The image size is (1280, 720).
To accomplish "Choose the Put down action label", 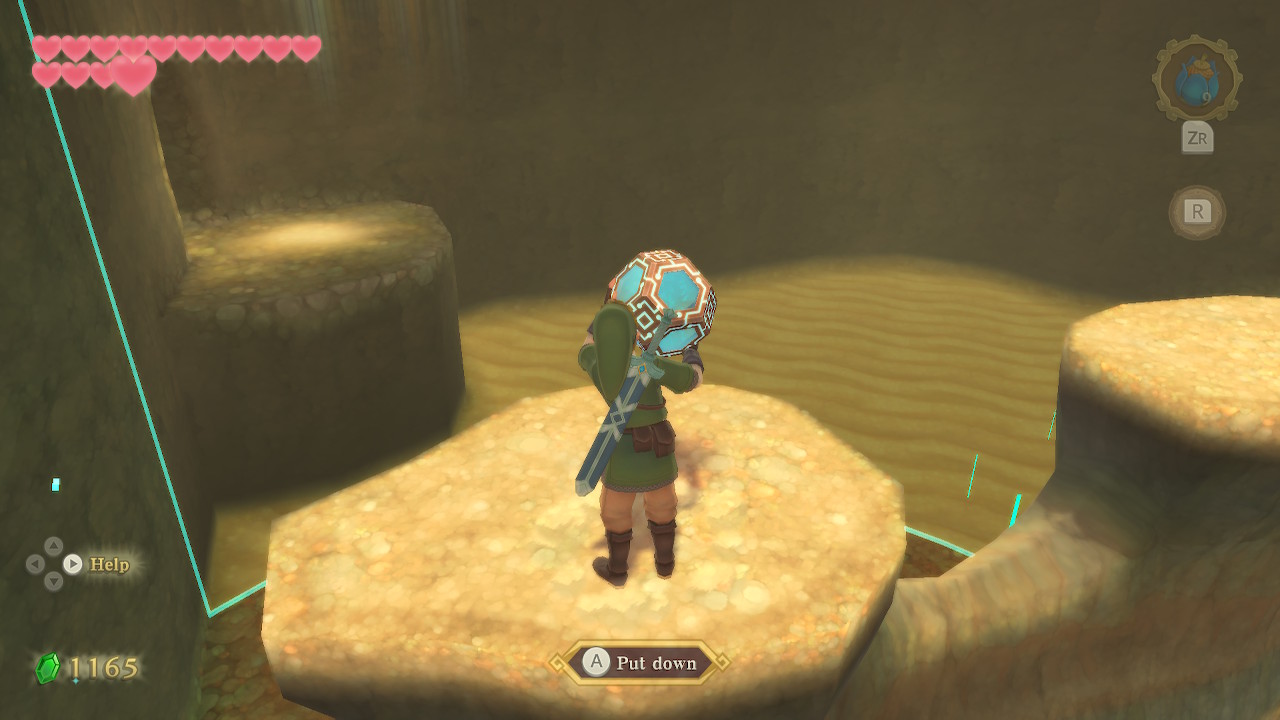I will point(655,663).
